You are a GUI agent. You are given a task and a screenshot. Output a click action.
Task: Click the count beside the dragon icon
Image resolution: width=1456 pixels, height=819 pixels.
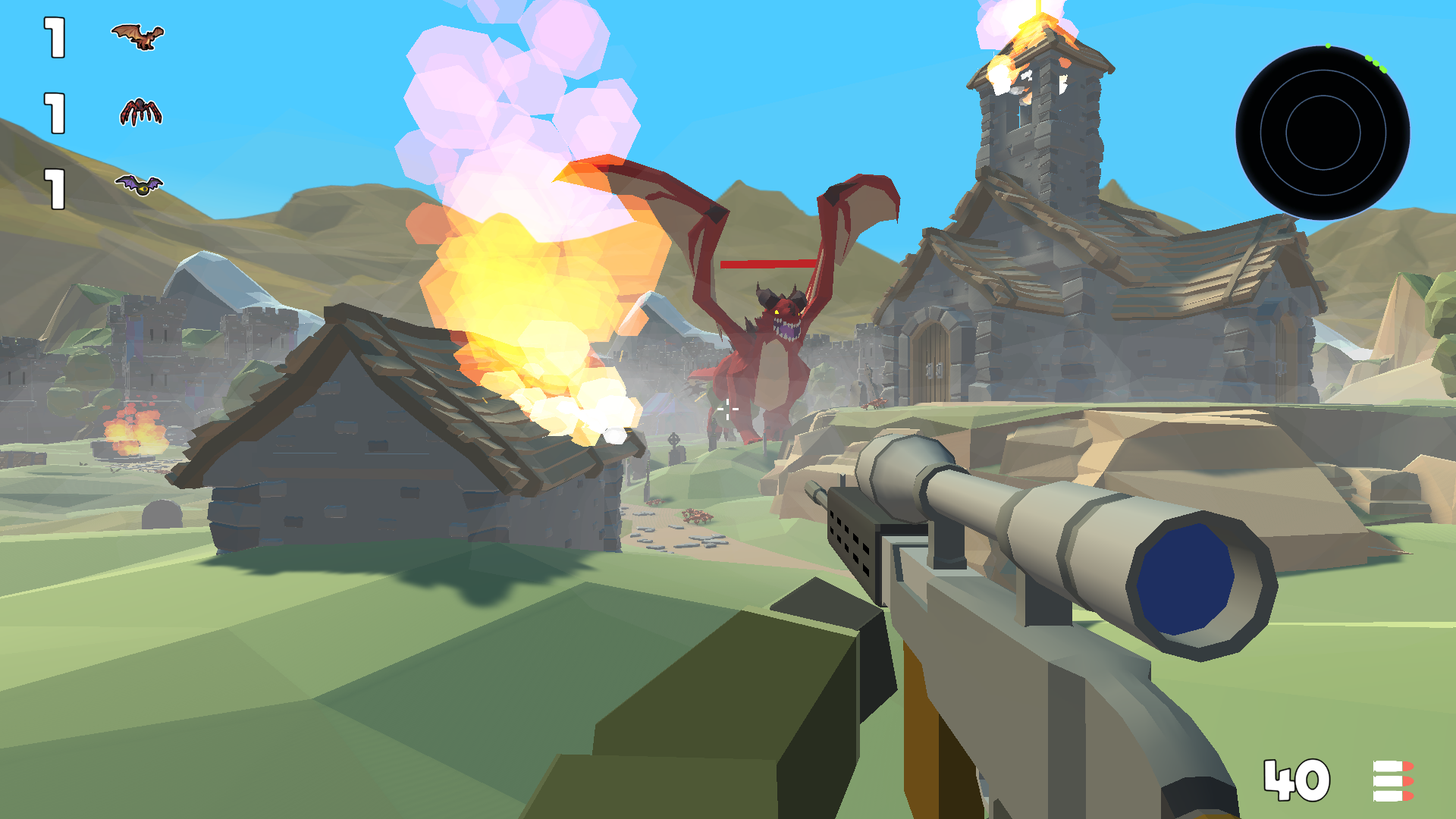pos(53,36)
